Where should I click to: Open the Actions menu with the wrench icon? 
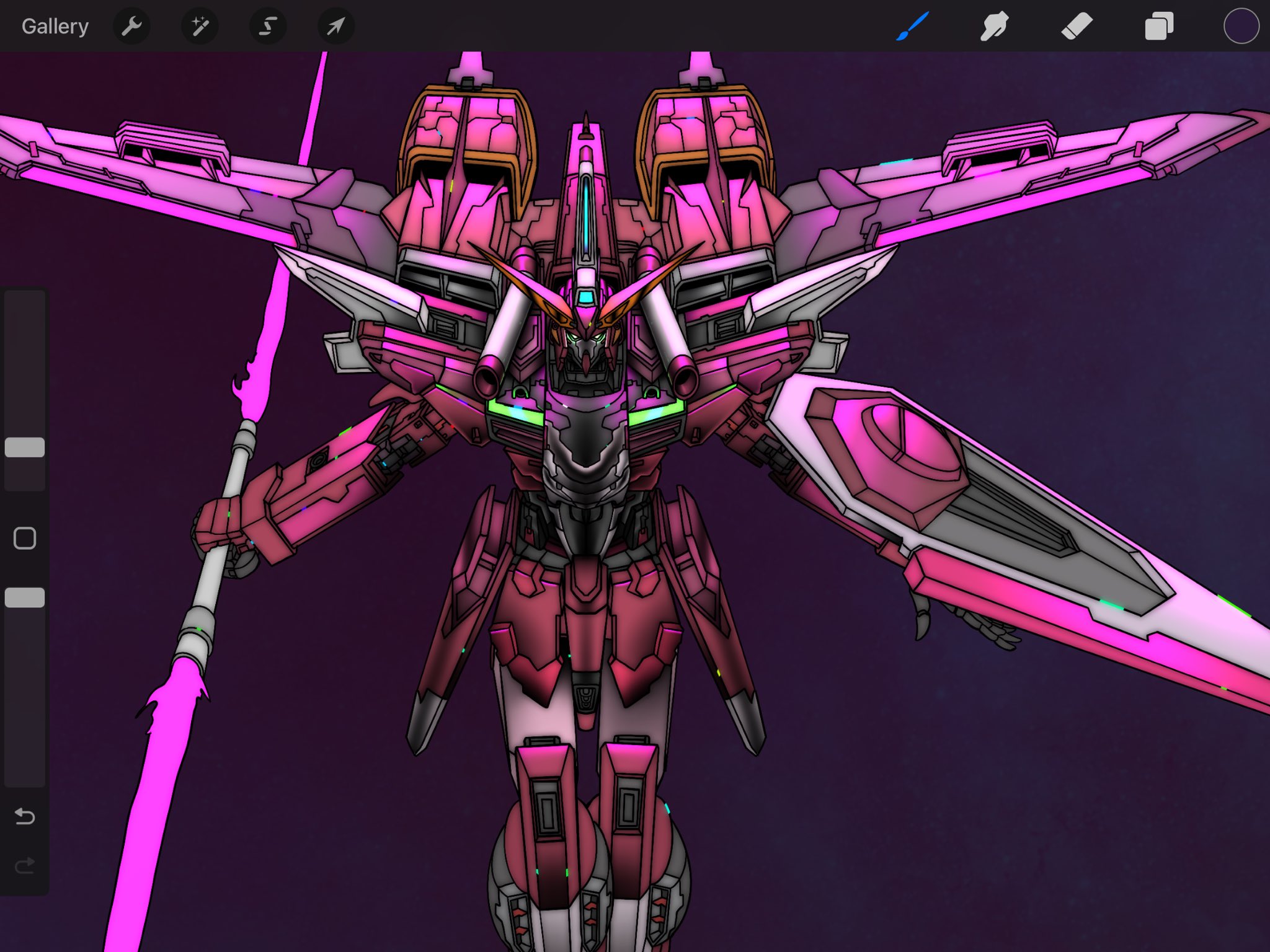click(x=131, y=26)
